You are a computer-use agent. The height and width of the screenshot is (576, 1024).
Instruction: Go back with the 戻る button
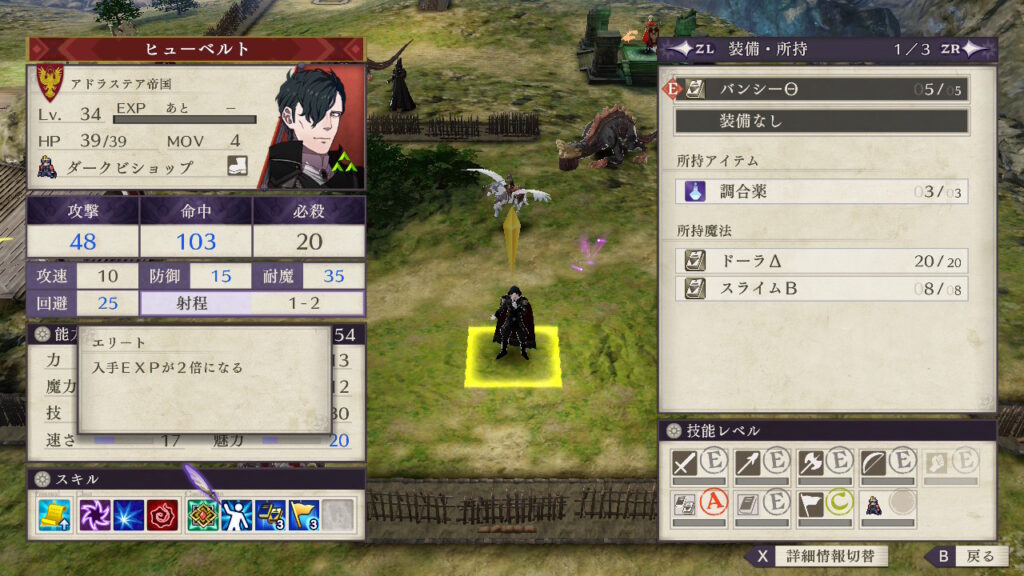click(963, 556)
